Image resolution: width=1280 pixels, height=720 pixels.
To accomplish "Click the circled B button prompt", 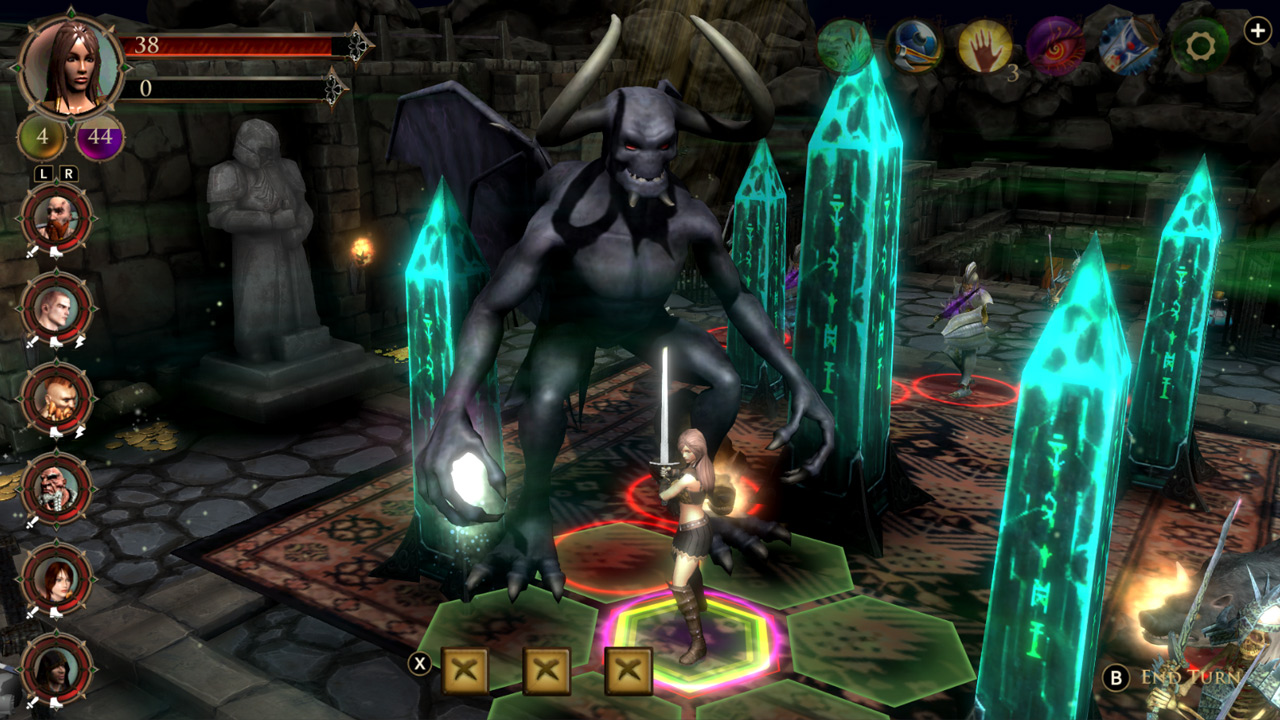I will (1117, 675).
